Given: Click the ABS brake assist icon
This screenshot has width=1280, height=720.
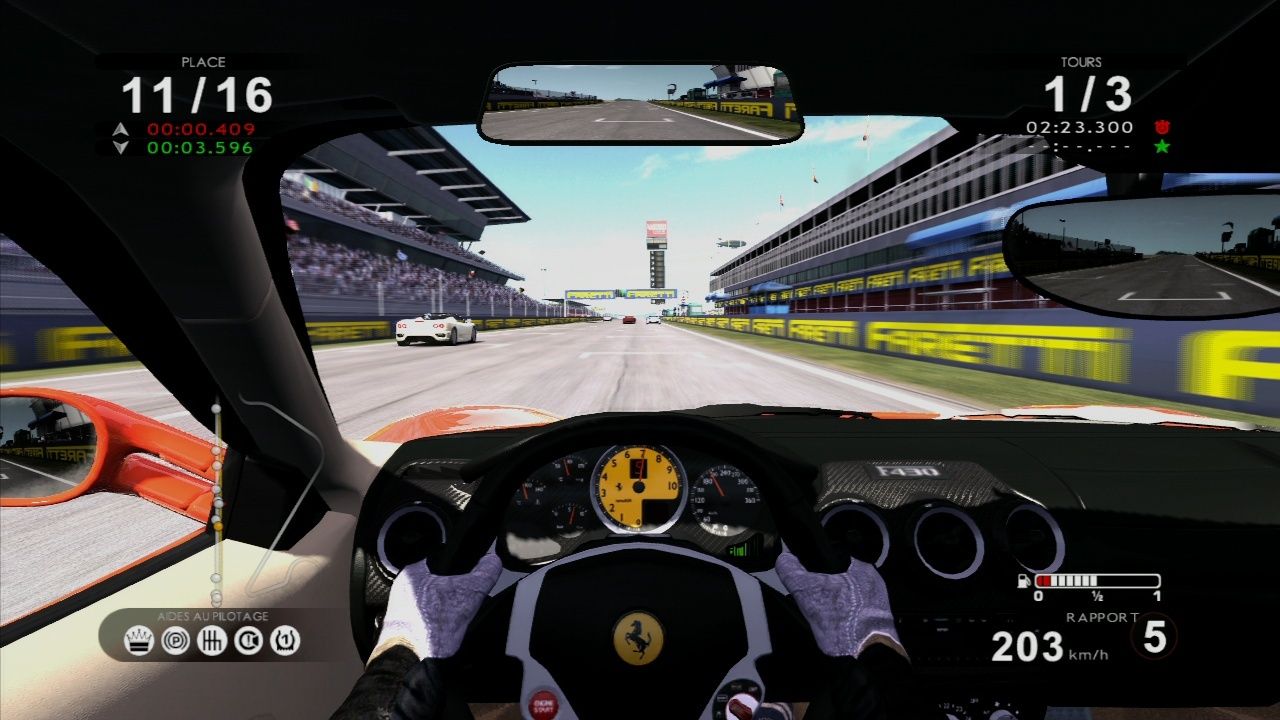Looking at the screenshot, I should pos(176,641).
